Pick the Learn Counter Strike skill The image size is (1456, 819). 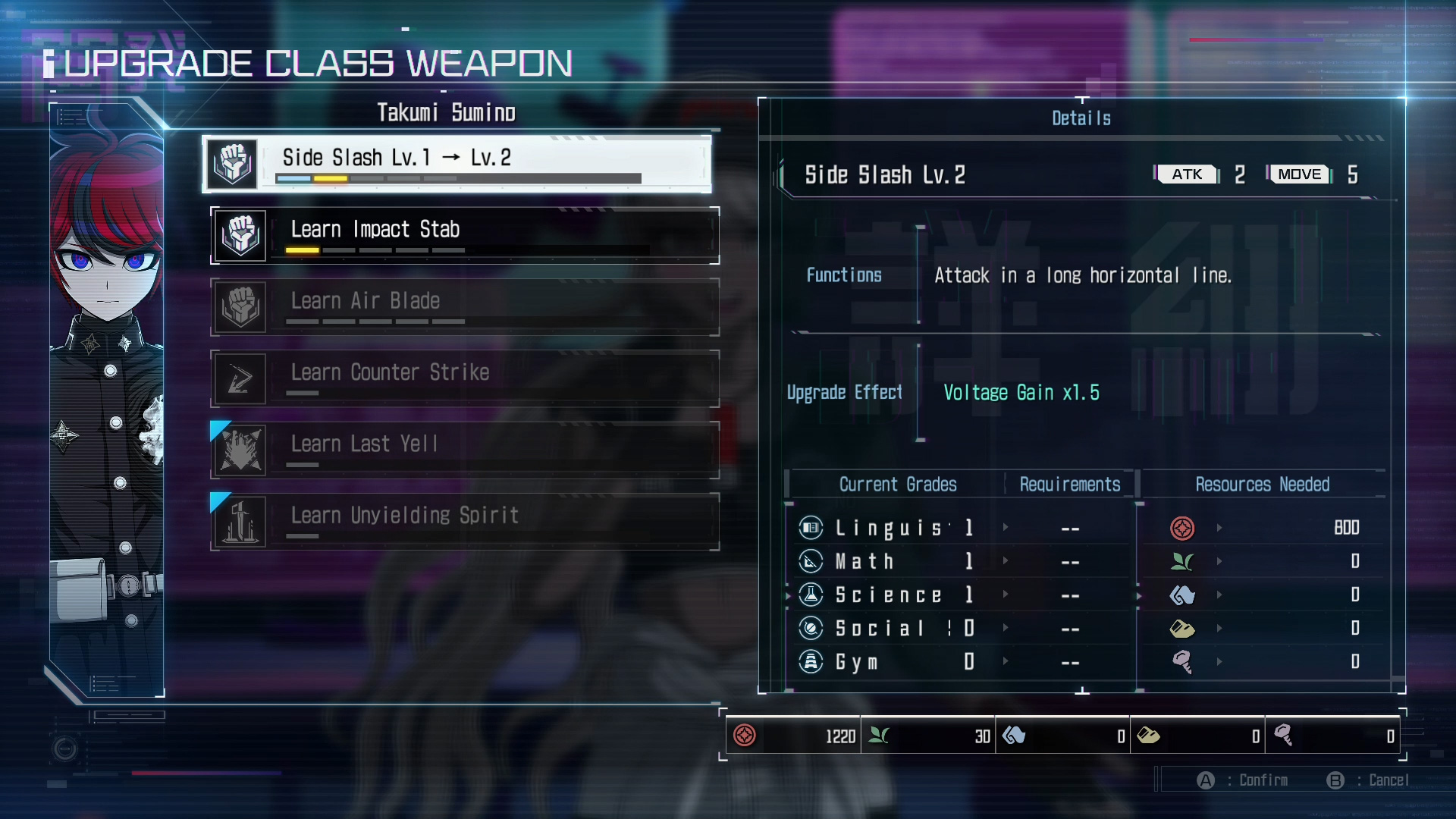(464, 378)
